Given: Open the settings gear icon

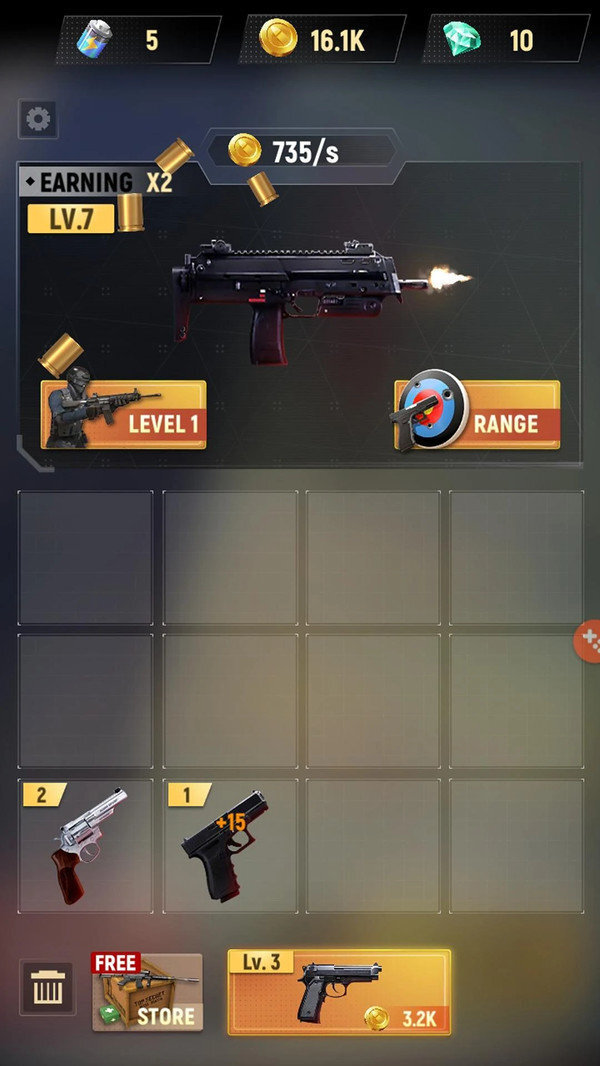Looking at the screenshot, I should (38, 119).
